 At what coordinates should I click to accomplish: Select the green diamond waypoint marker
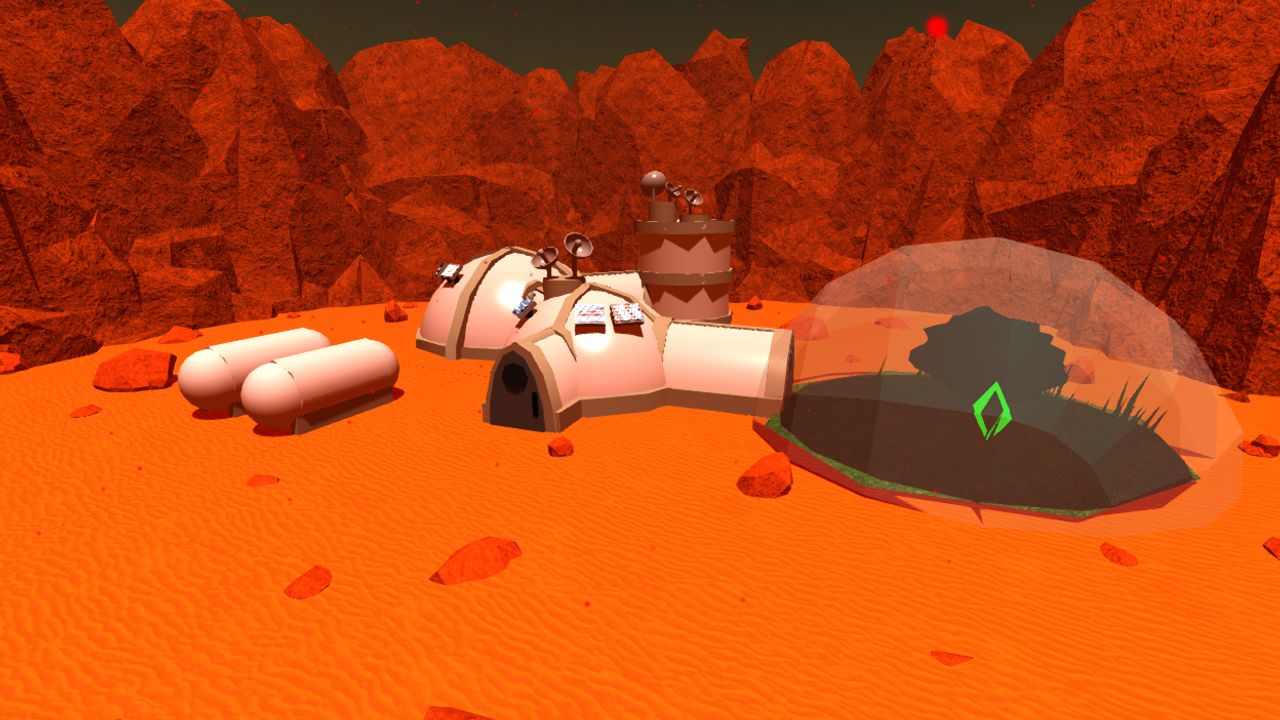point(992,411)
